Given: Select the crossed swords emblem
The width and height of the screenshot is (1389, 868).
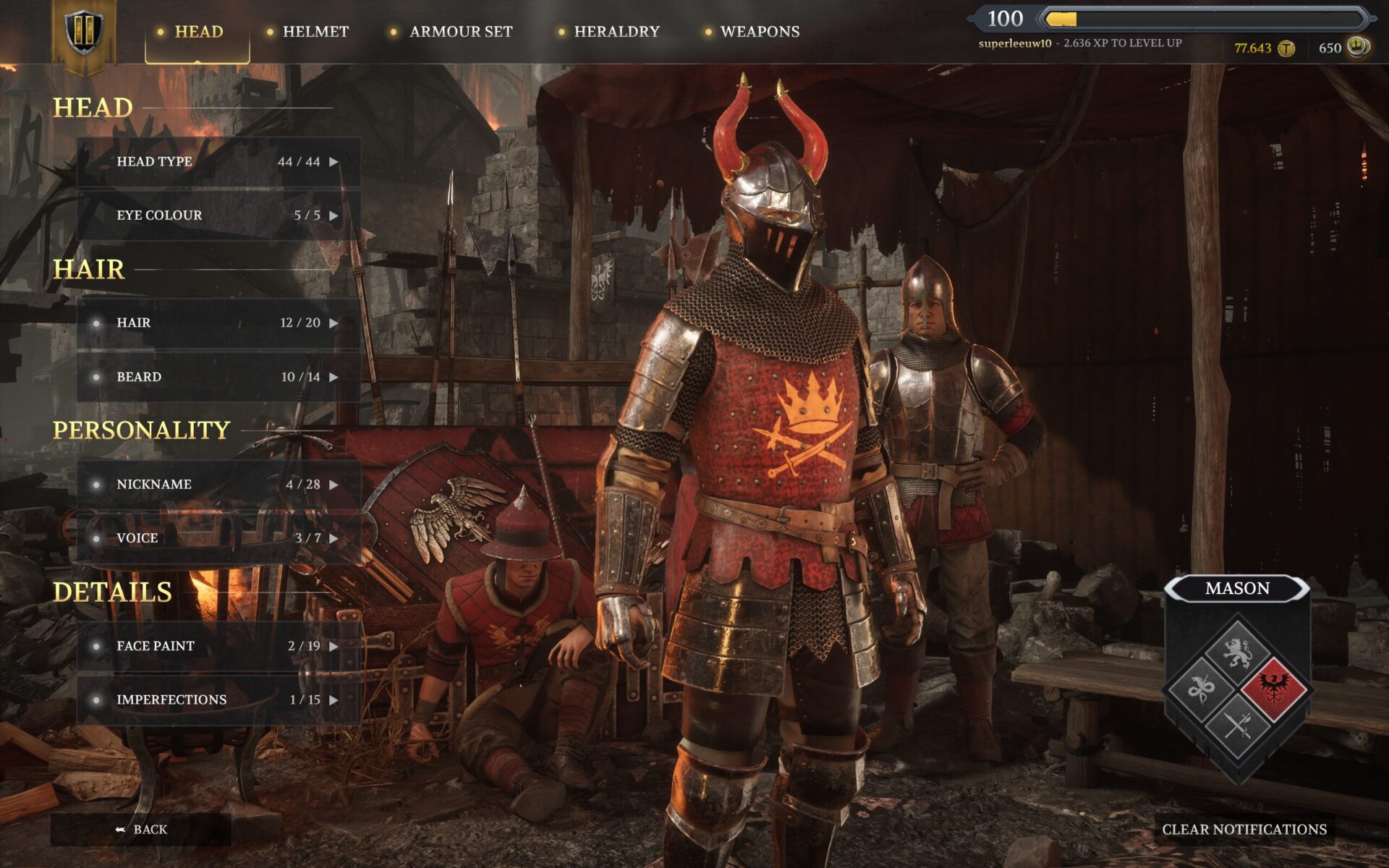Looking at the screenshot, I should [1237, 725].
